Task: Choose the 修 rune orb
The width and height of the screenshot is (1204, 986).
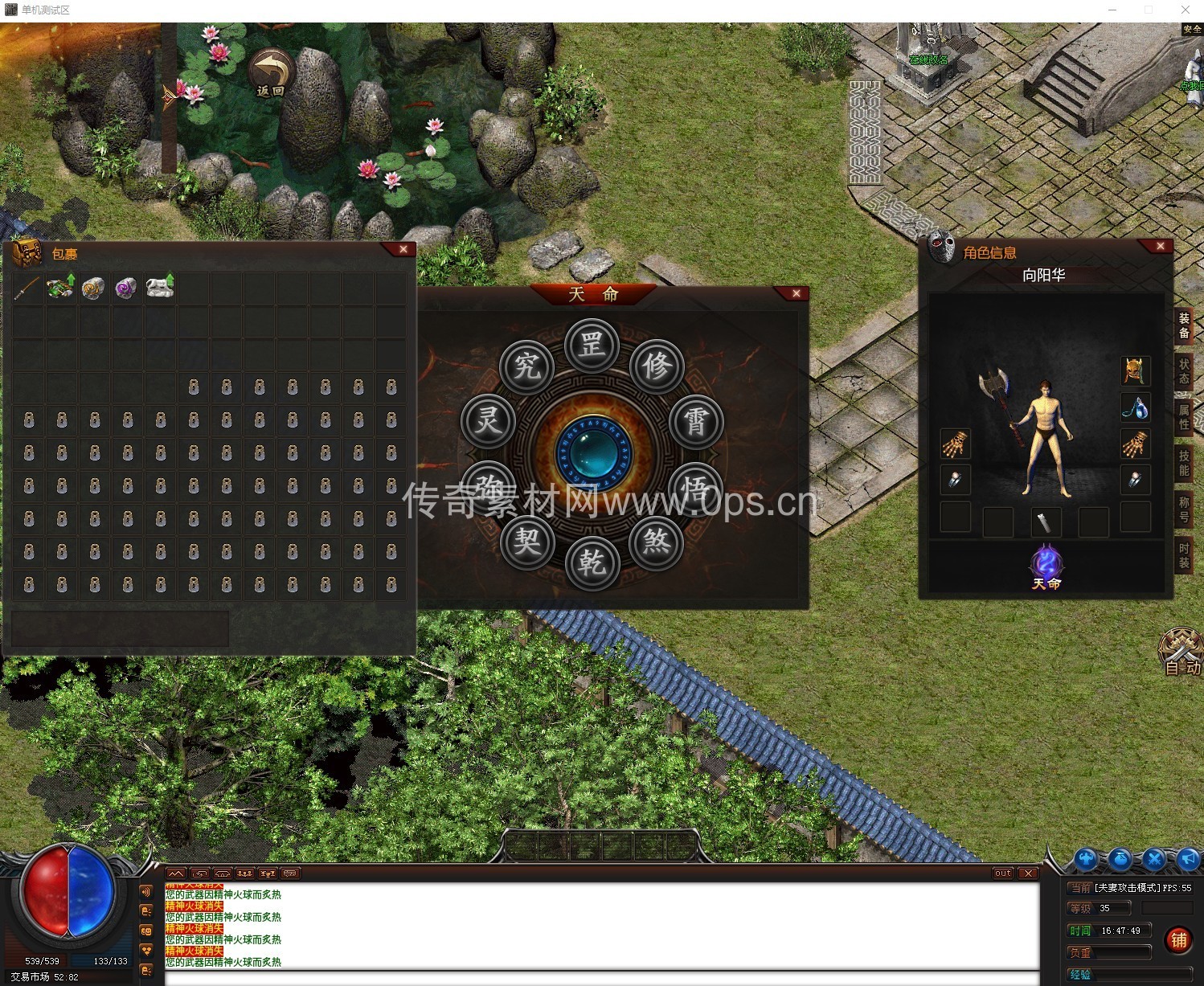Action: click(x=657, y=366)
